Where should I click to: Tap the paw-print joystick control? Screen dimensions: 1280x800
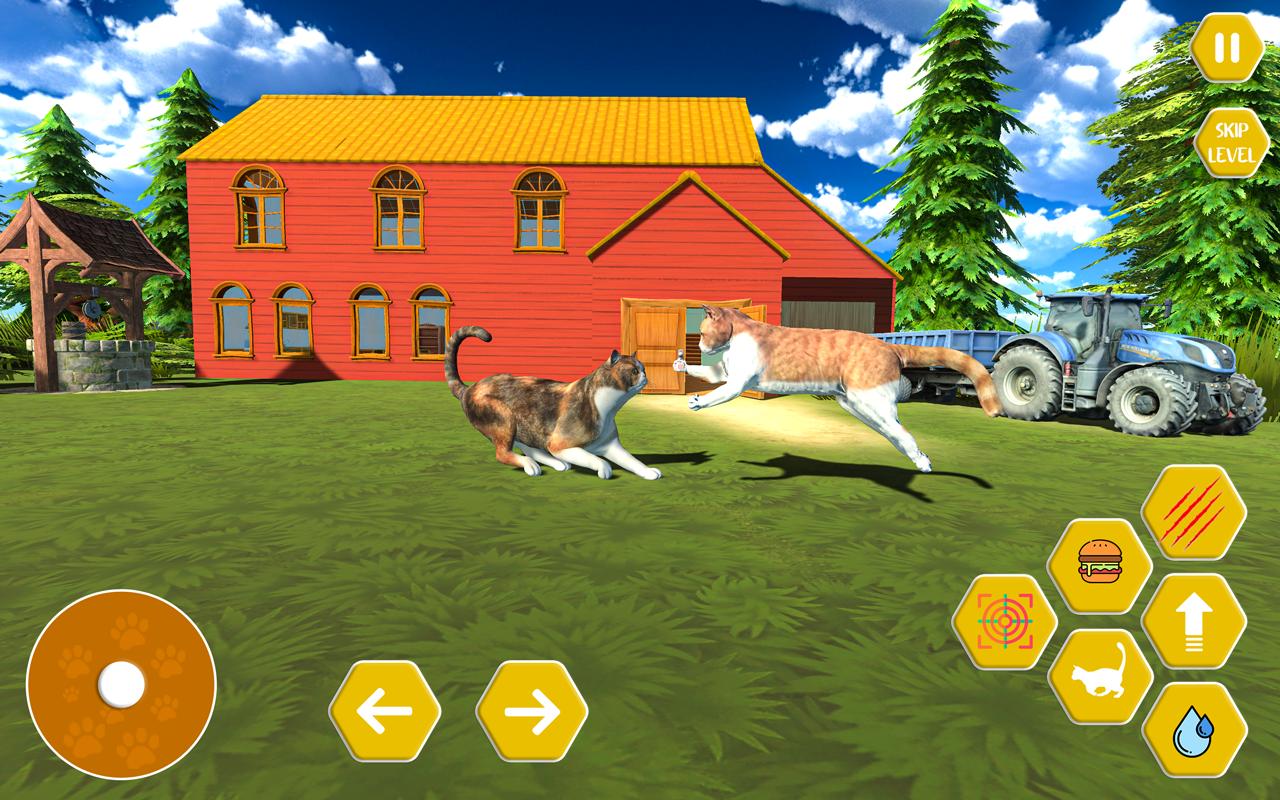(120, 687)
